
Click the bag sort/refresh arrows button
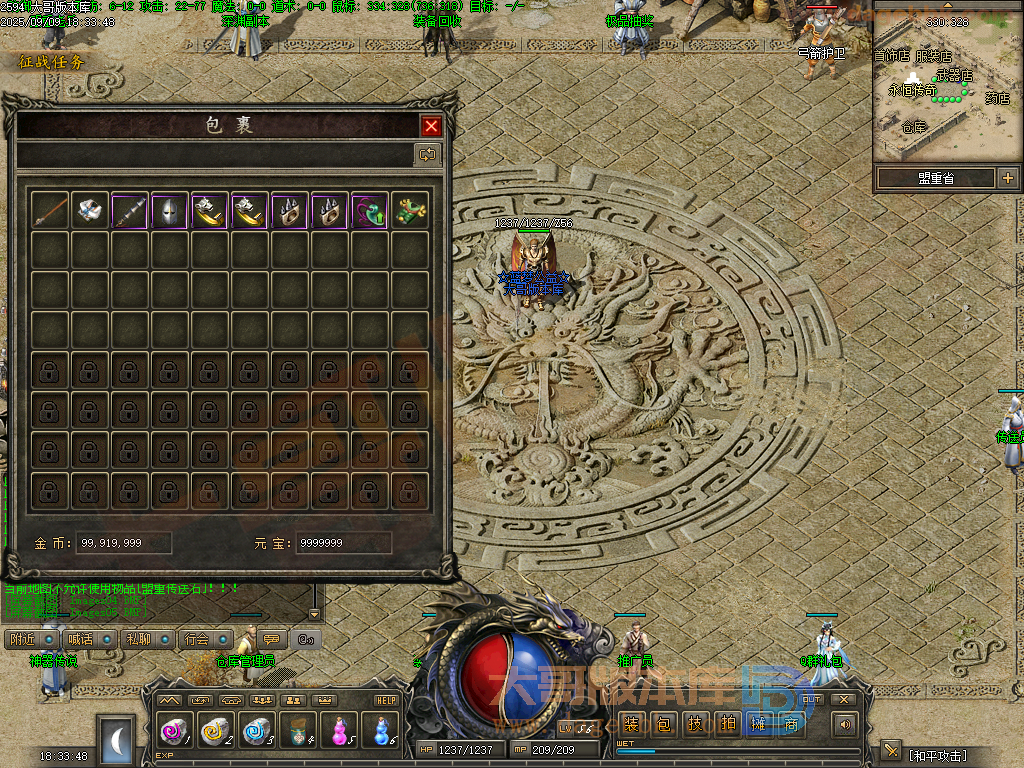click(427, 154)
